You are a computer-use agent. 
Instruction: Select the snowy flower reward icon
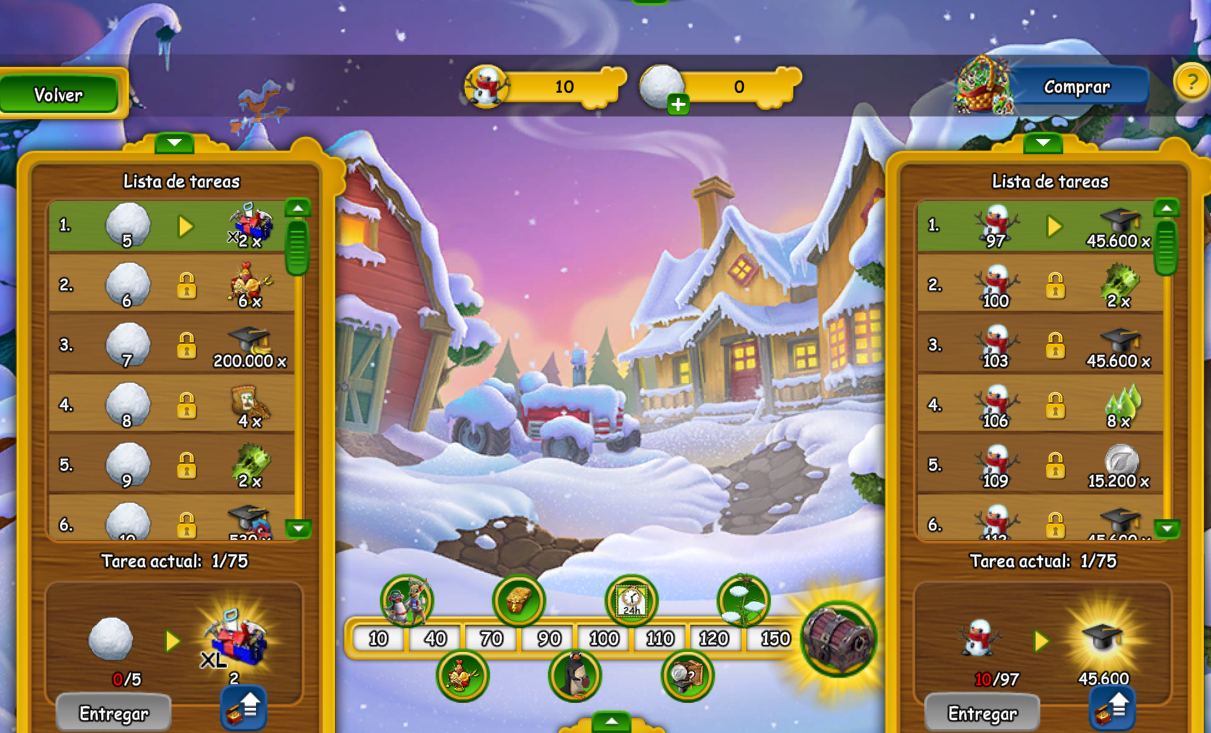(x=743, y=600)
